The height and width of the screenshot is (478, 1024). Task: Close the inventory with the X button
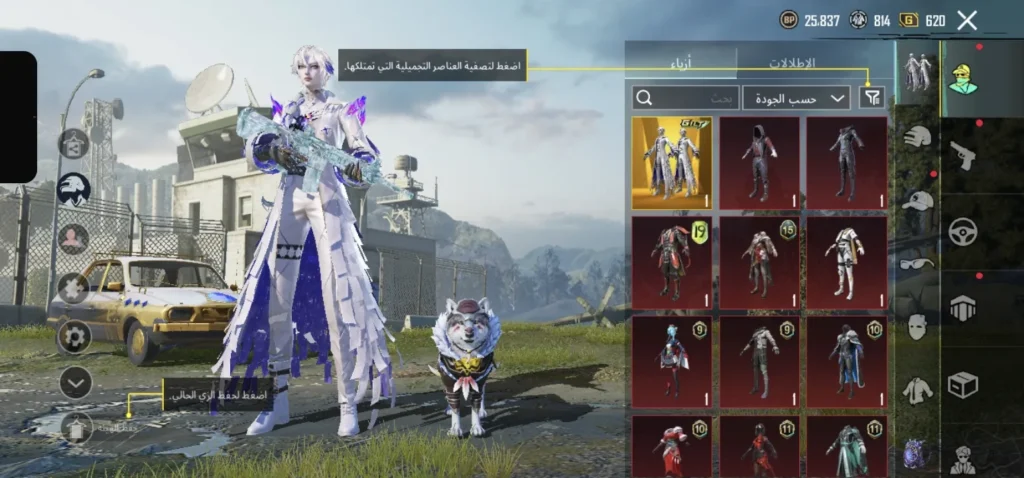coord(967,20)
